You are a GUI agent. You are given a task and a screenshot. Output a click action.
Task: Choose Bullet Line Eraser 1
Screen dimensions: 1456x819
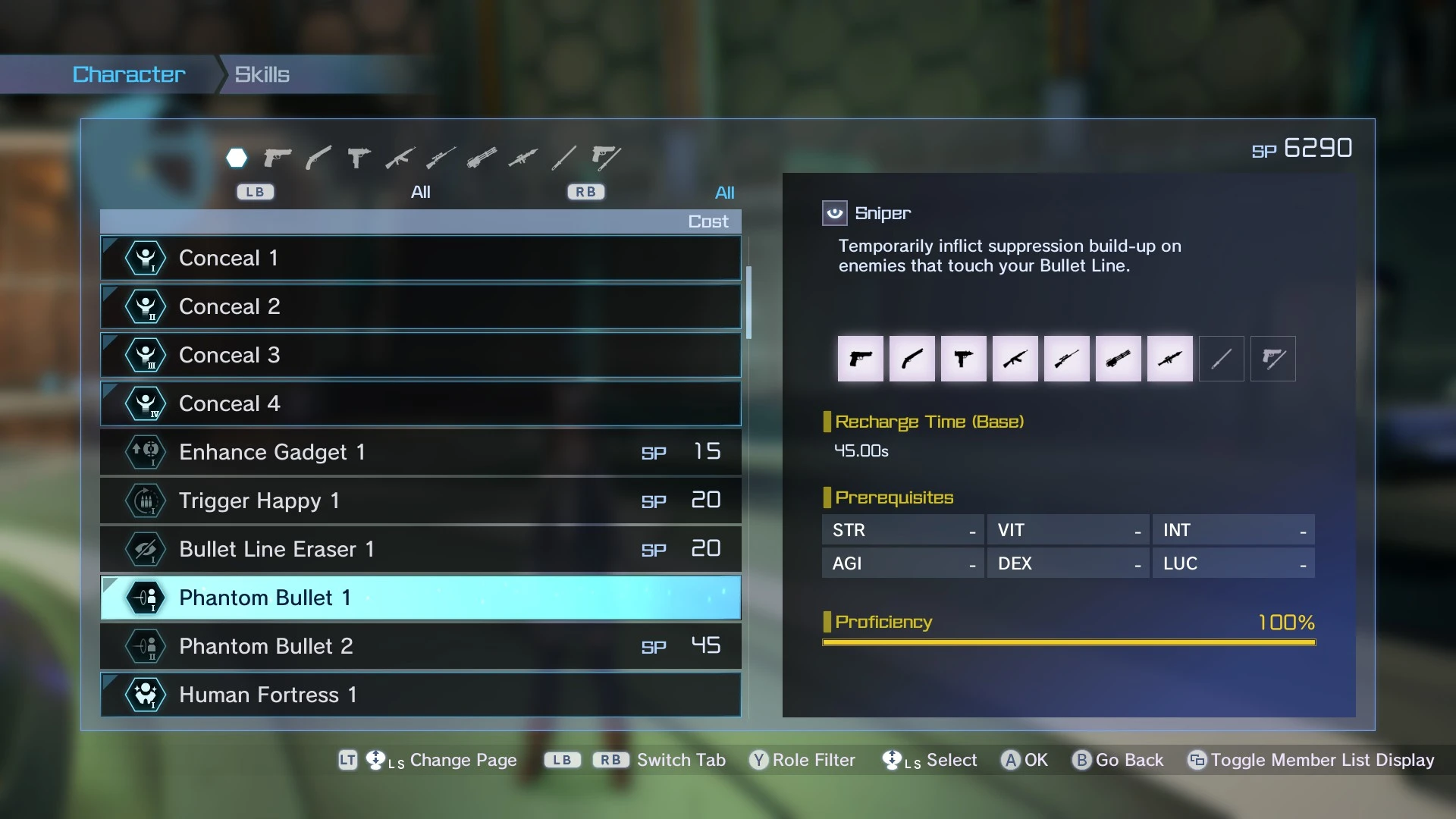click(x=420, y=549)
